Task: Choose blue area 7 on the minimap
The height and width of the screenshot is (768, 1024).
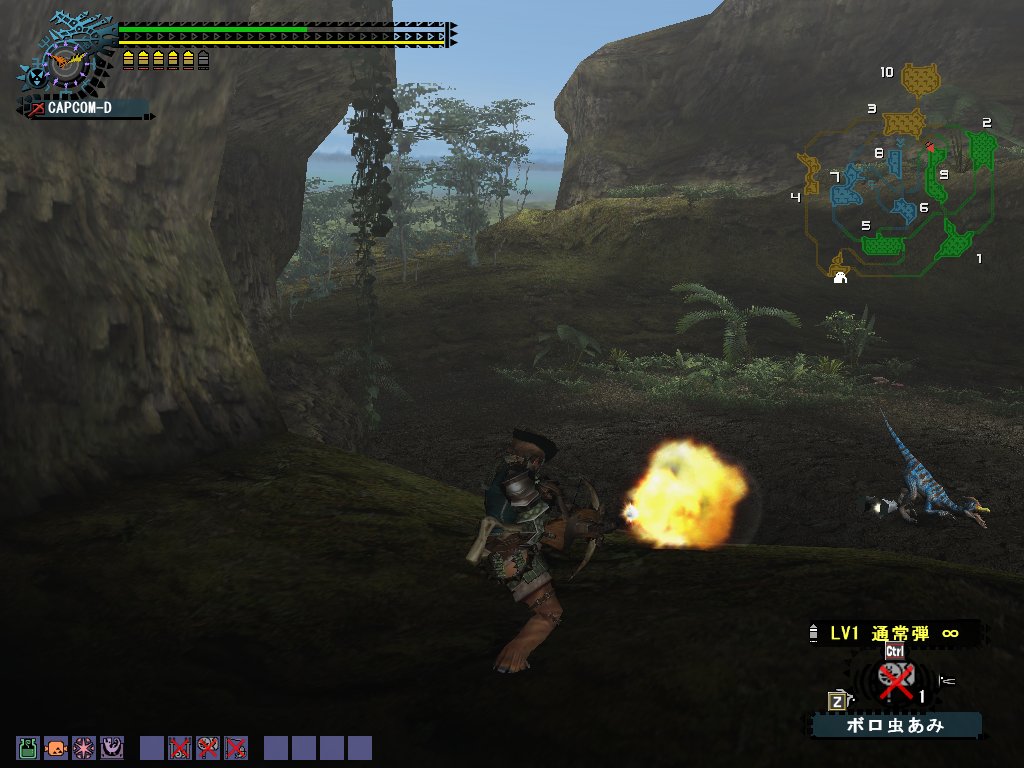Action: coord(848,183)
